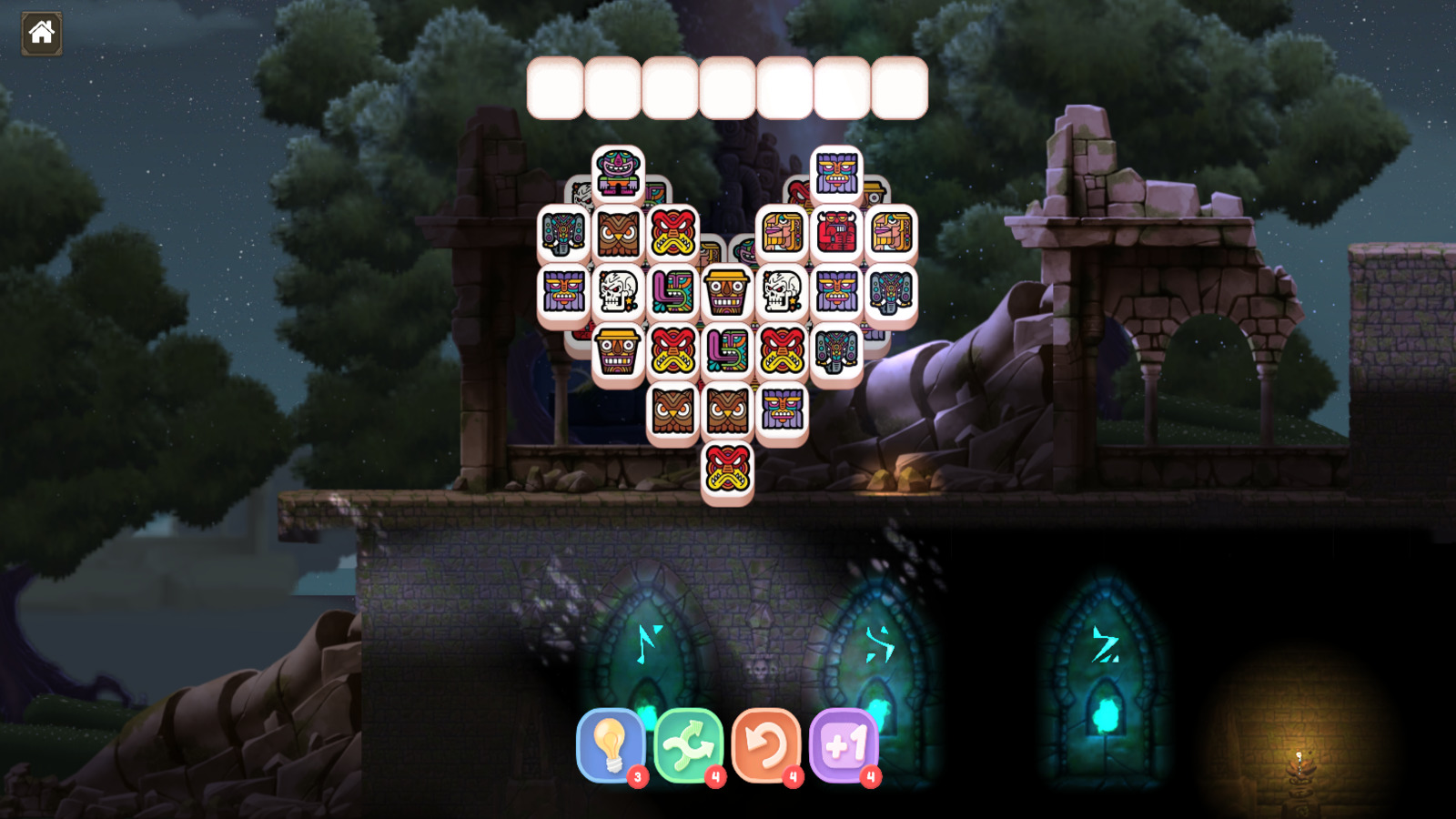
Task: Open the home menu button
Action: pos(40,35)
